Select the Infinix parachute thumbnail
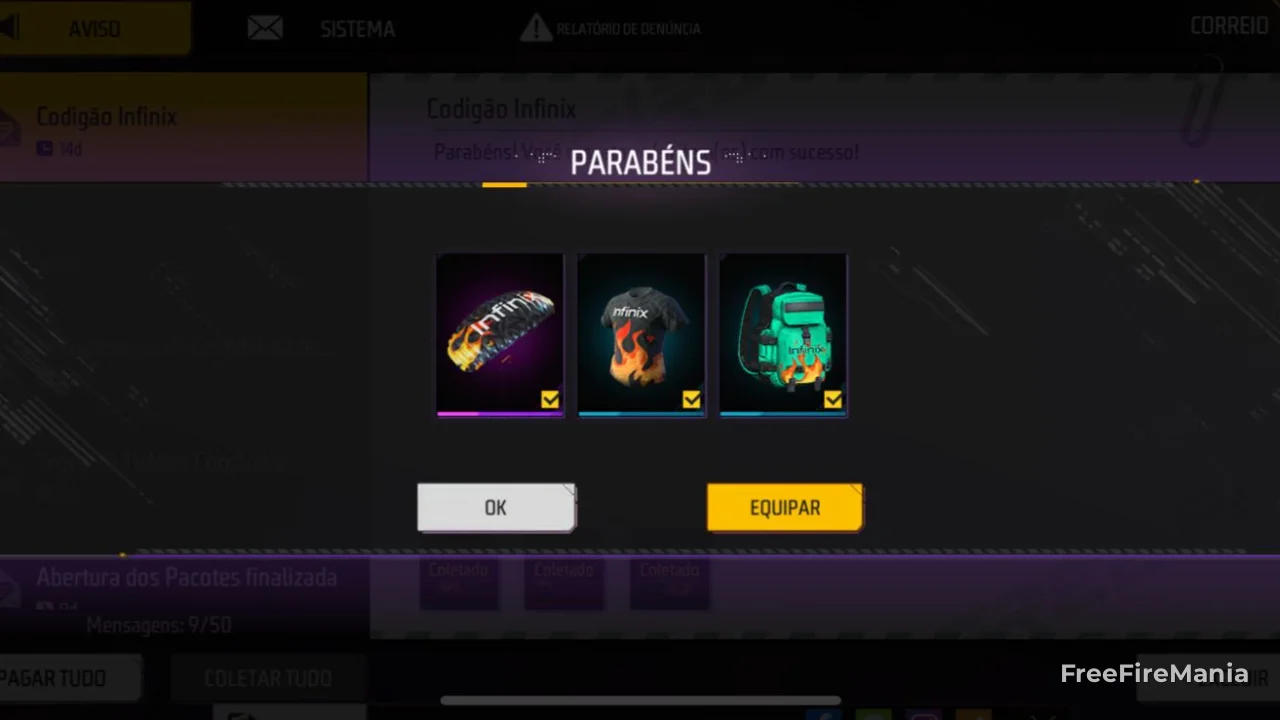Viewport: 1280px width, 720px height. (499, 333)
